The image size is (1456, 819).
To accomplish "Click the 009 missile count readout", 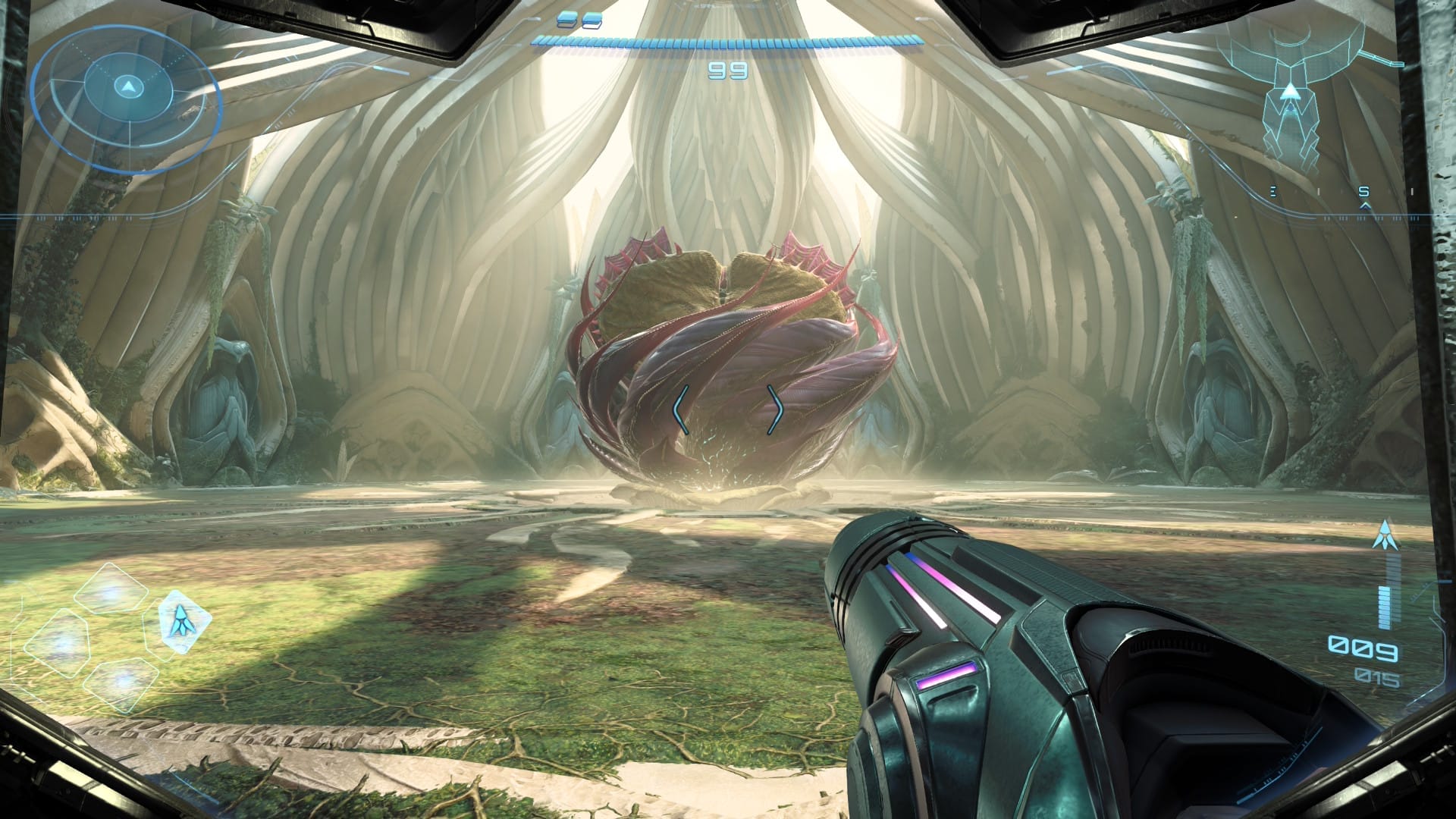I will coord(1363,650).
